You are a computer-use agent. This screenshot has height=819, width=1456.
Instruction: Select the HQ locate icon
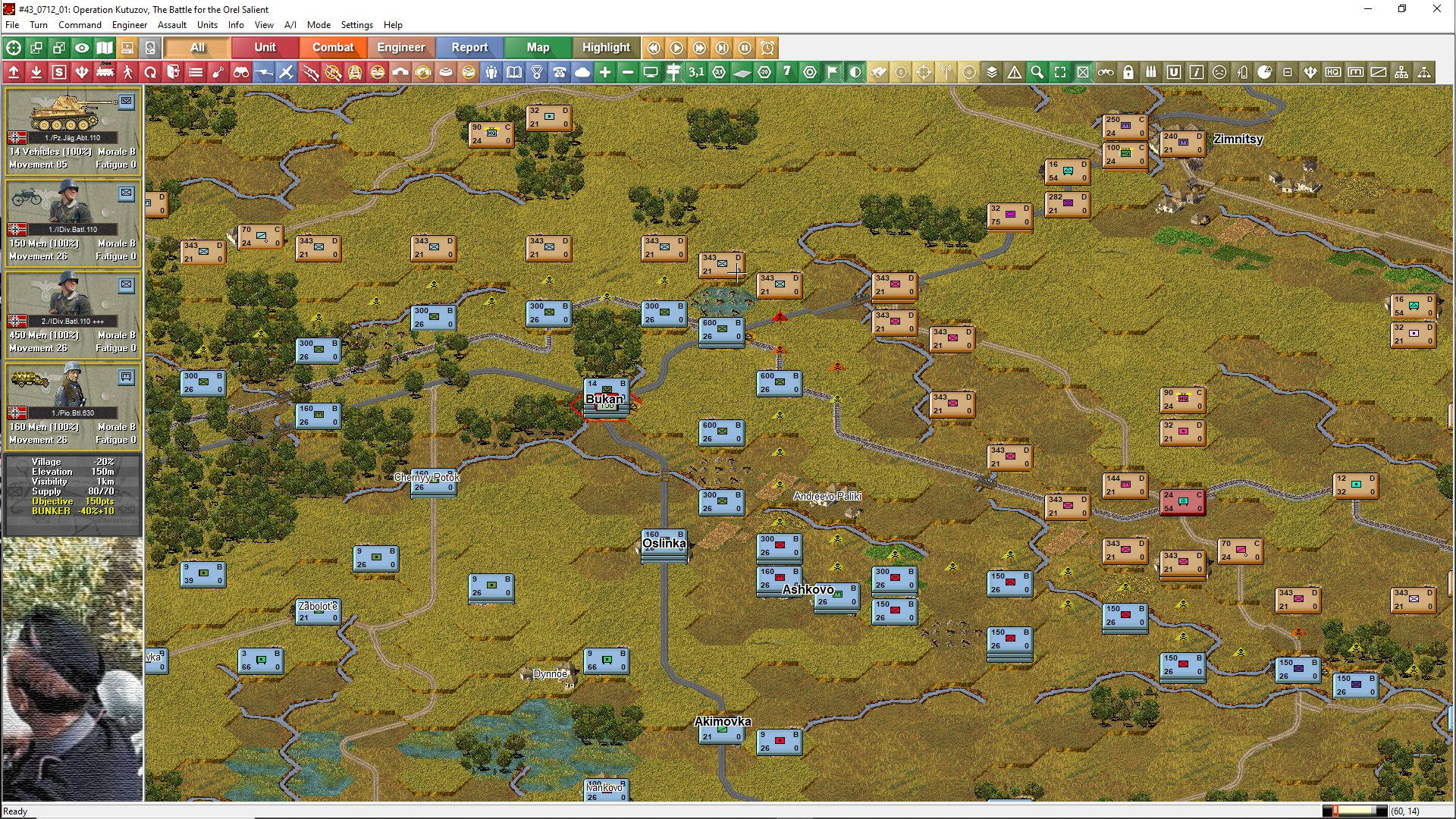pos(1332,72)
